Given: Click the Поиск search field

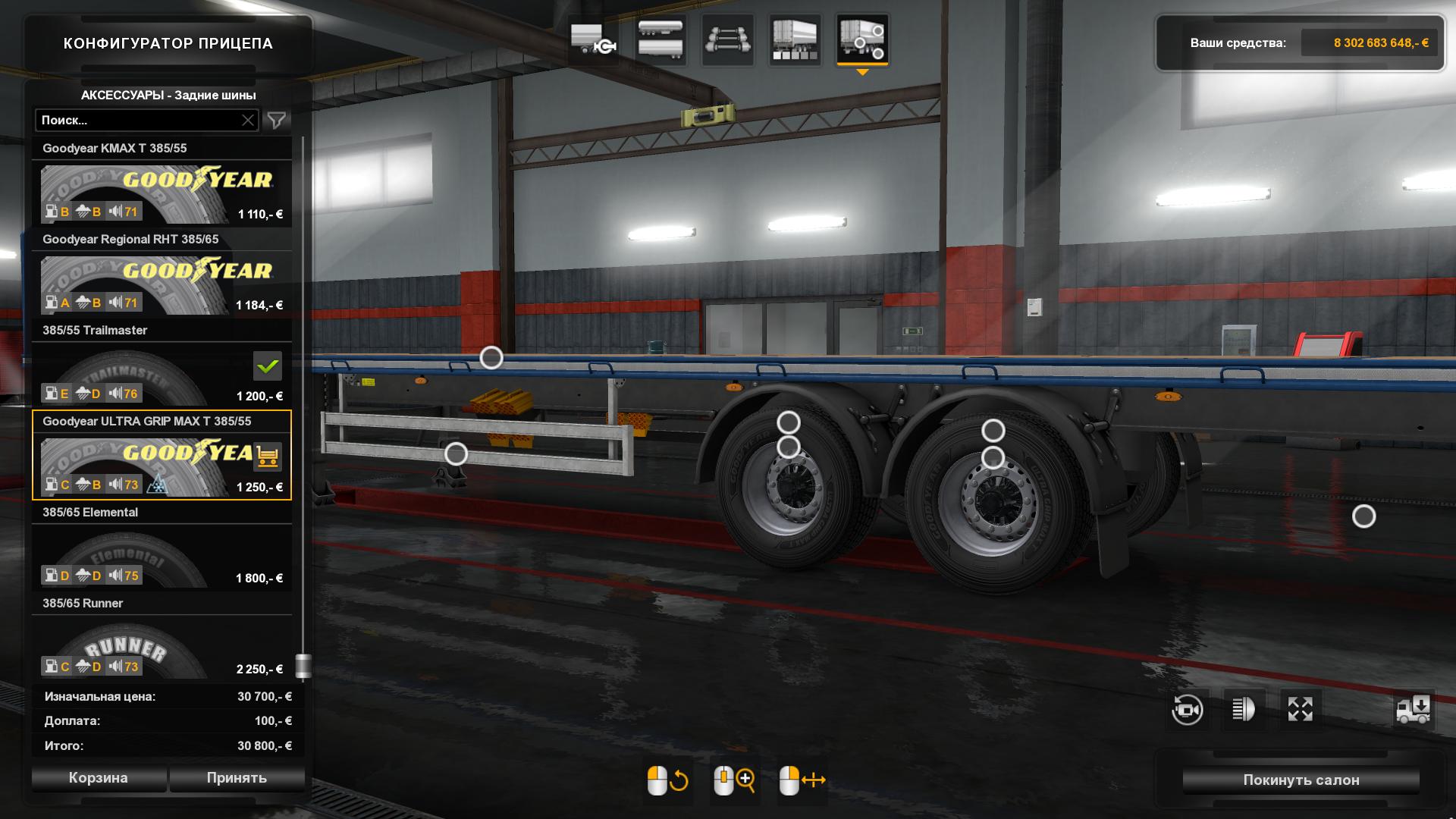Looking at the screenshot, I should (x=136, y=121).
